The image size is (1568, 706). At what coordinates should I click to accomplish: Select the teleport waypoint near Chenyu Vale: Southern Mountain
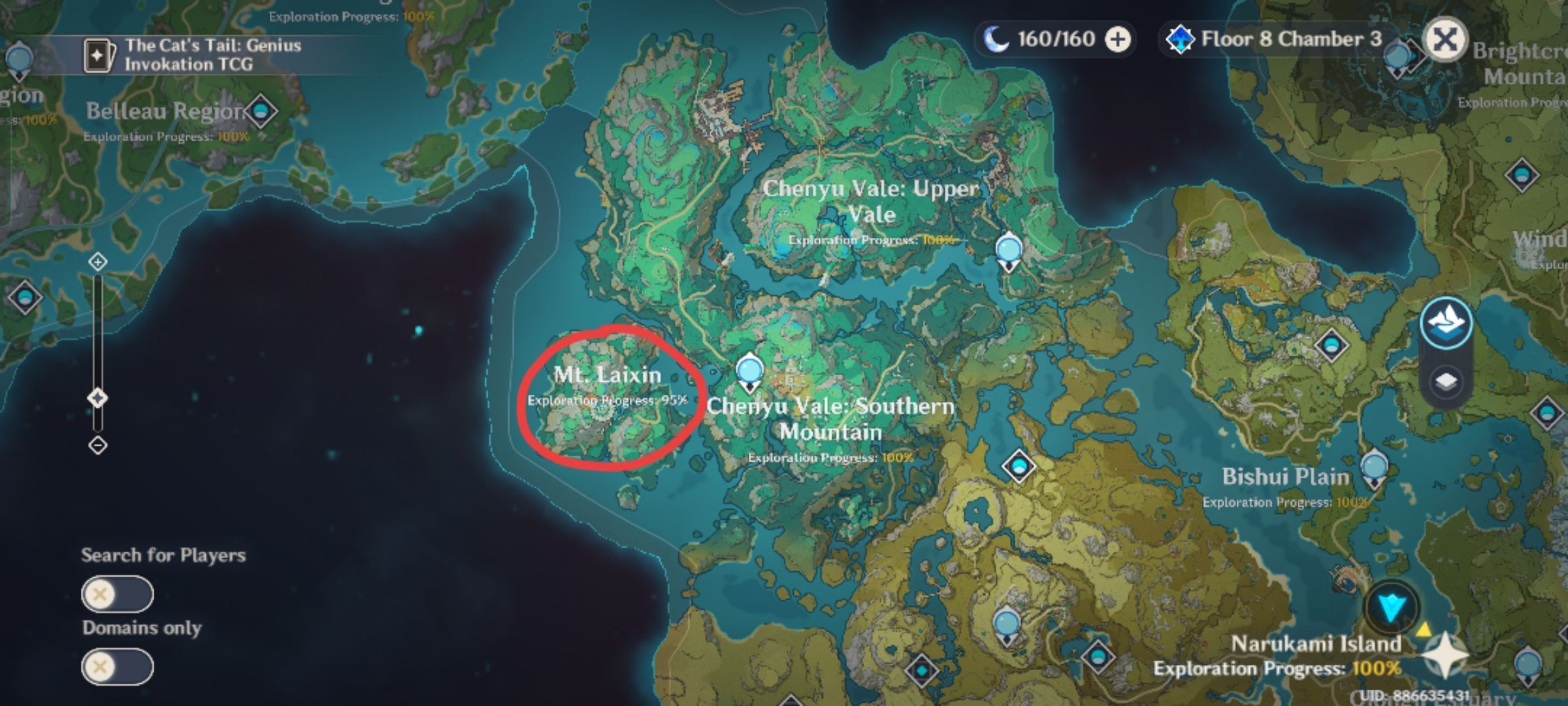coord(749,370)
